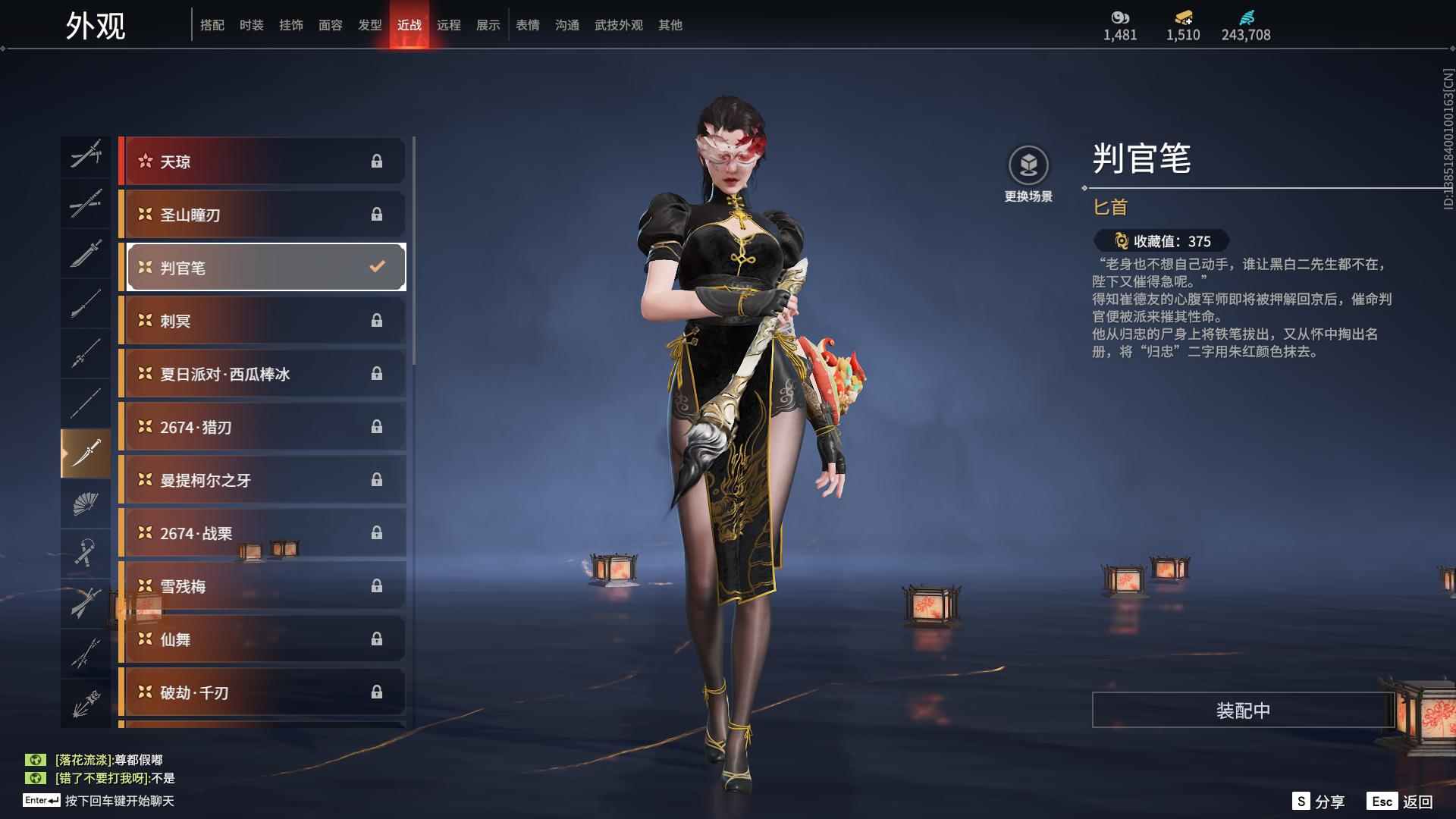Select the folding fan weapon category icon
1456x819 pixels.
(x=86, y=503)
